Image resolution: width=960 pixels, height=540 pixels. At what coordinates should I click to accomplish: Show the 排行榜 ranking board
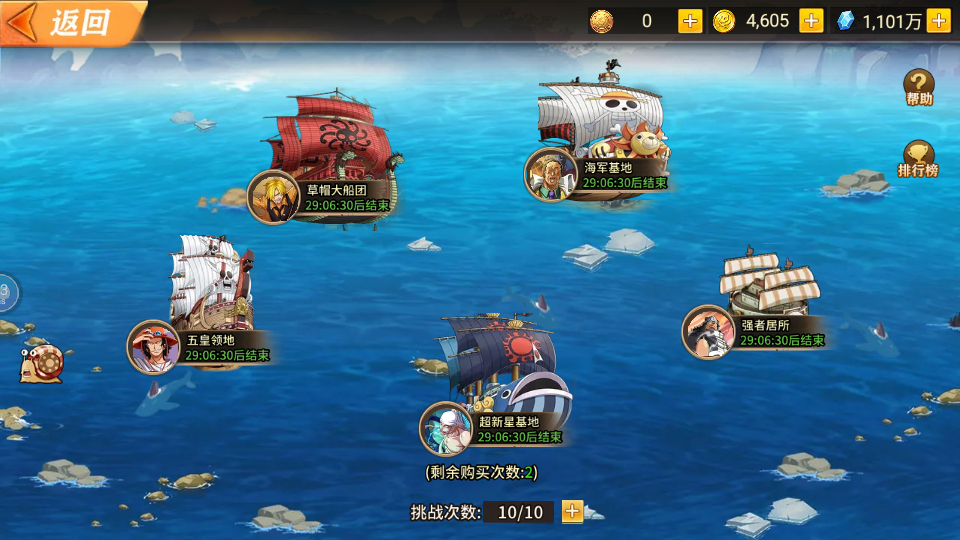pos(918,159)
